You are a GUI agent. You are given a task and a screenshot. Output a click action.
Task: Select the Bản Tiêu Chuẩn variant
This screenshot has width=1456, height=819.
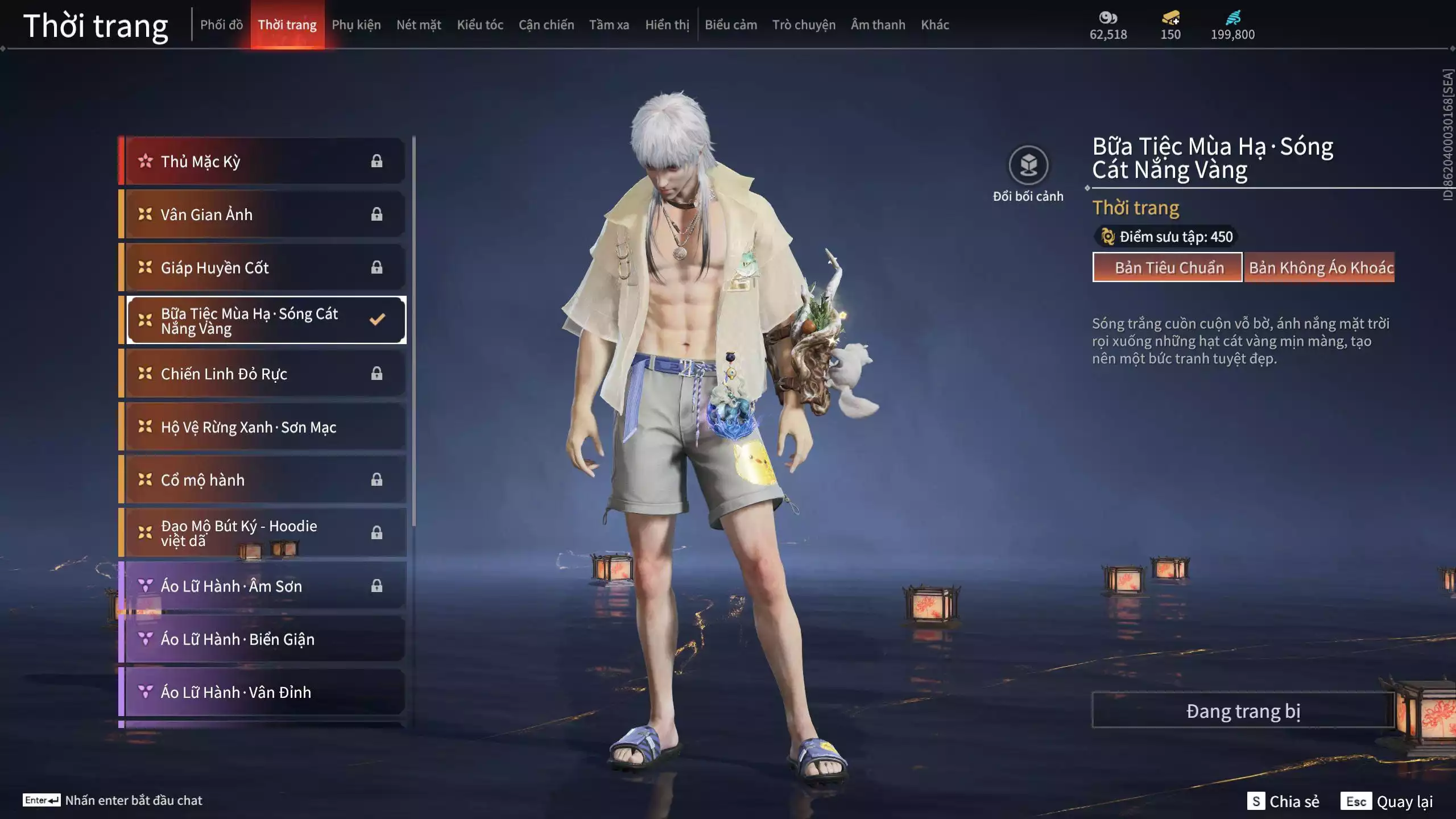(1168, 267)
